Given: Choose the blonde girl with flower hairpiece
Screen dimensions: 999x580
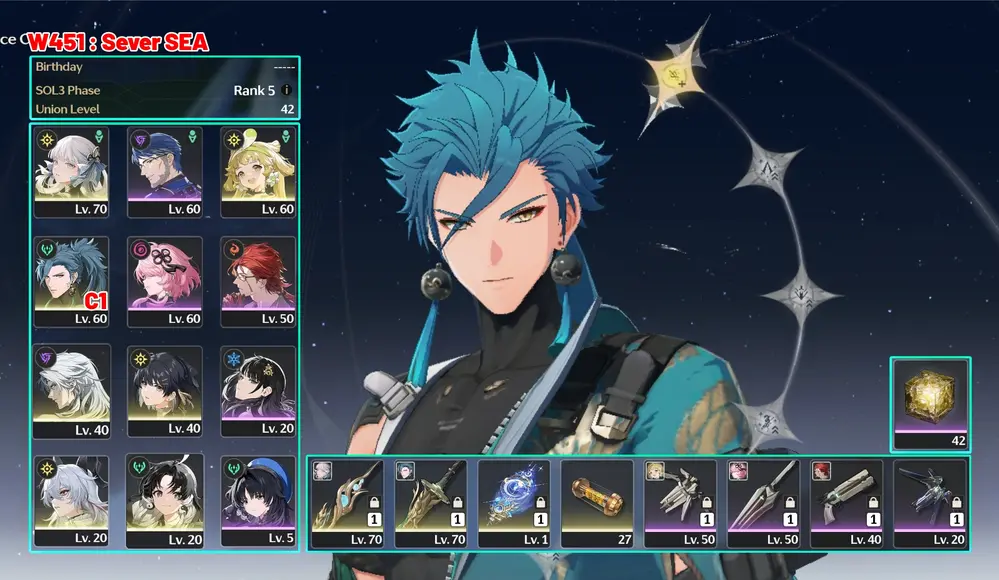Looking at the screenshot, I should pos(259,171).
